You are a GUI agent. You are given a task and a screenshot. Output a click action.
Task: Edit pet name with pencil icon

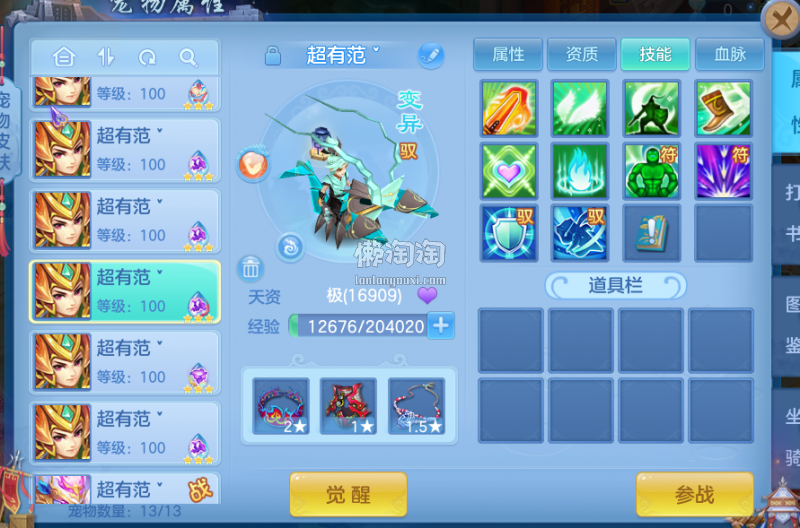[x=431, y=55]
